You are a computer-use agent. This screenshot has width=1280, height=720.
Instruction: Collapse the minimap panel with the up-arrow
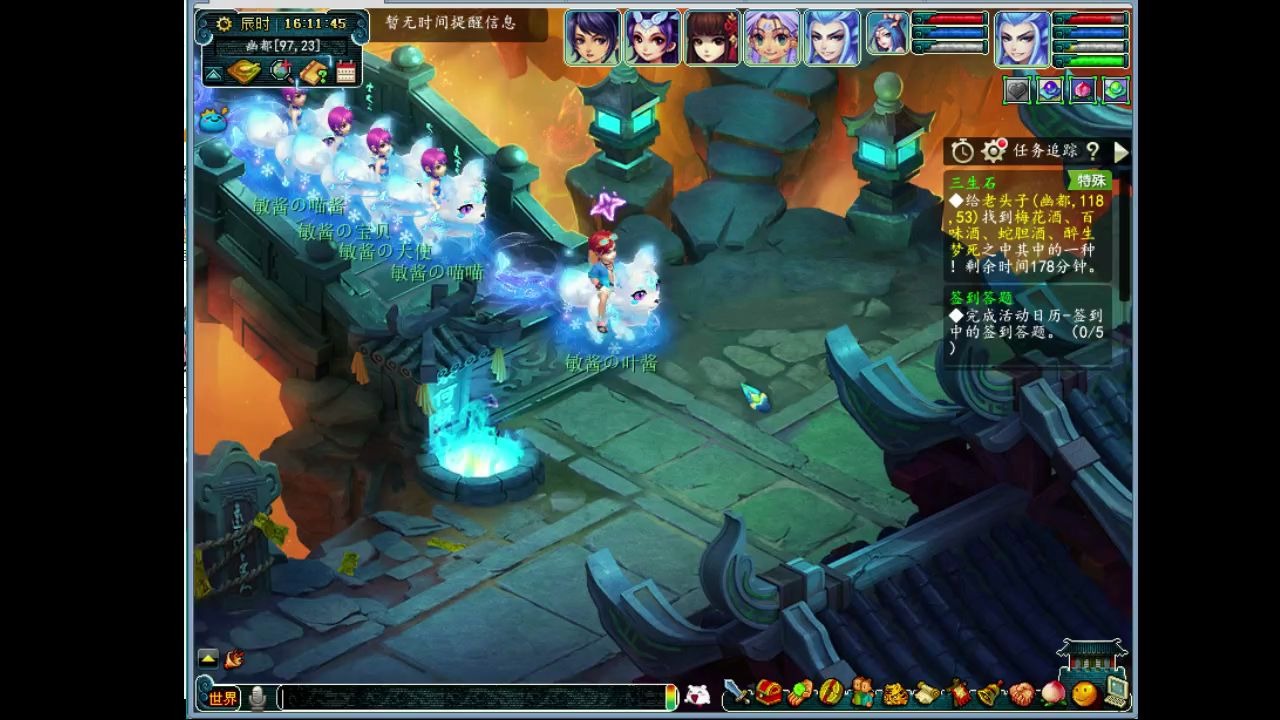point(213,74)
